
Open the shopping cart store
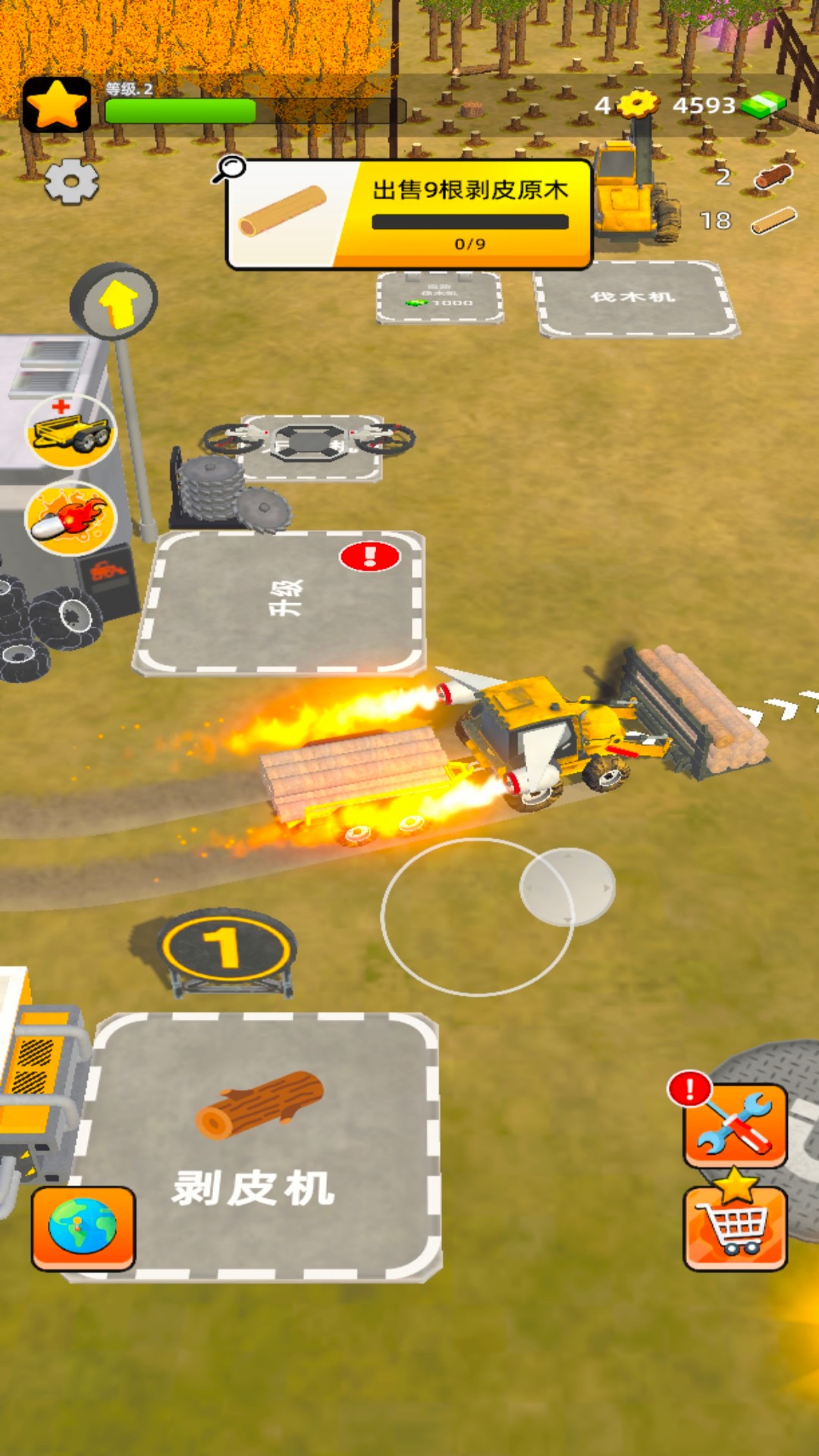click(735, 1227)
